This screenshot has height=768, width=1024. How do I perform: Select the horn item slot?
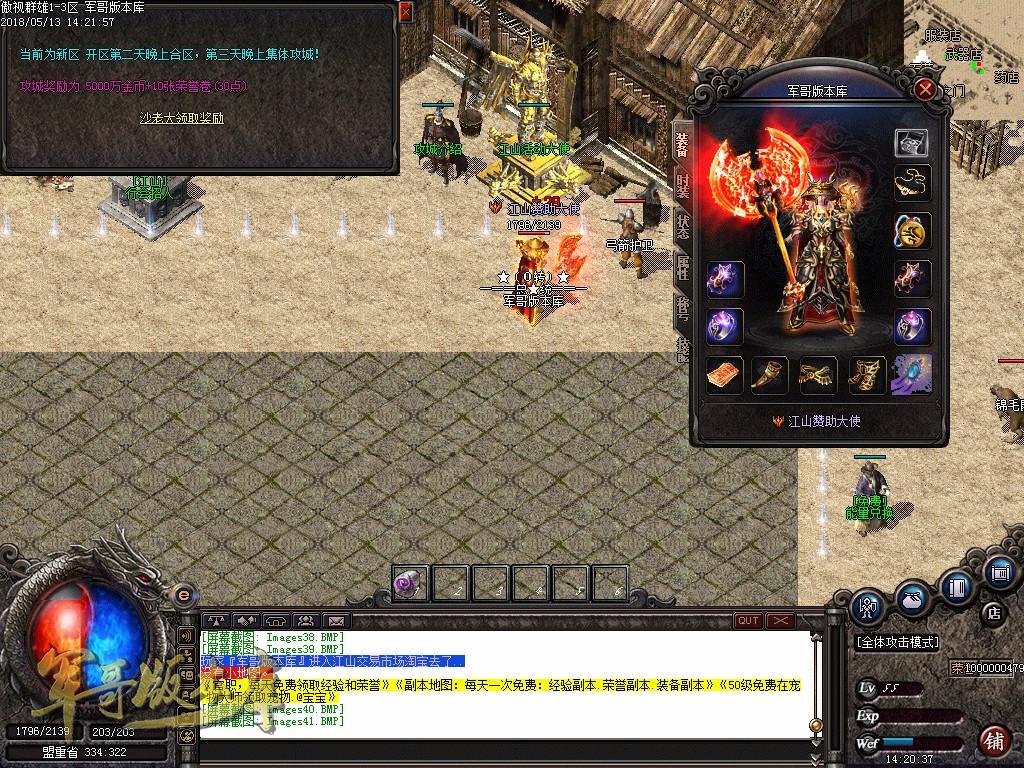coord(771,375)
